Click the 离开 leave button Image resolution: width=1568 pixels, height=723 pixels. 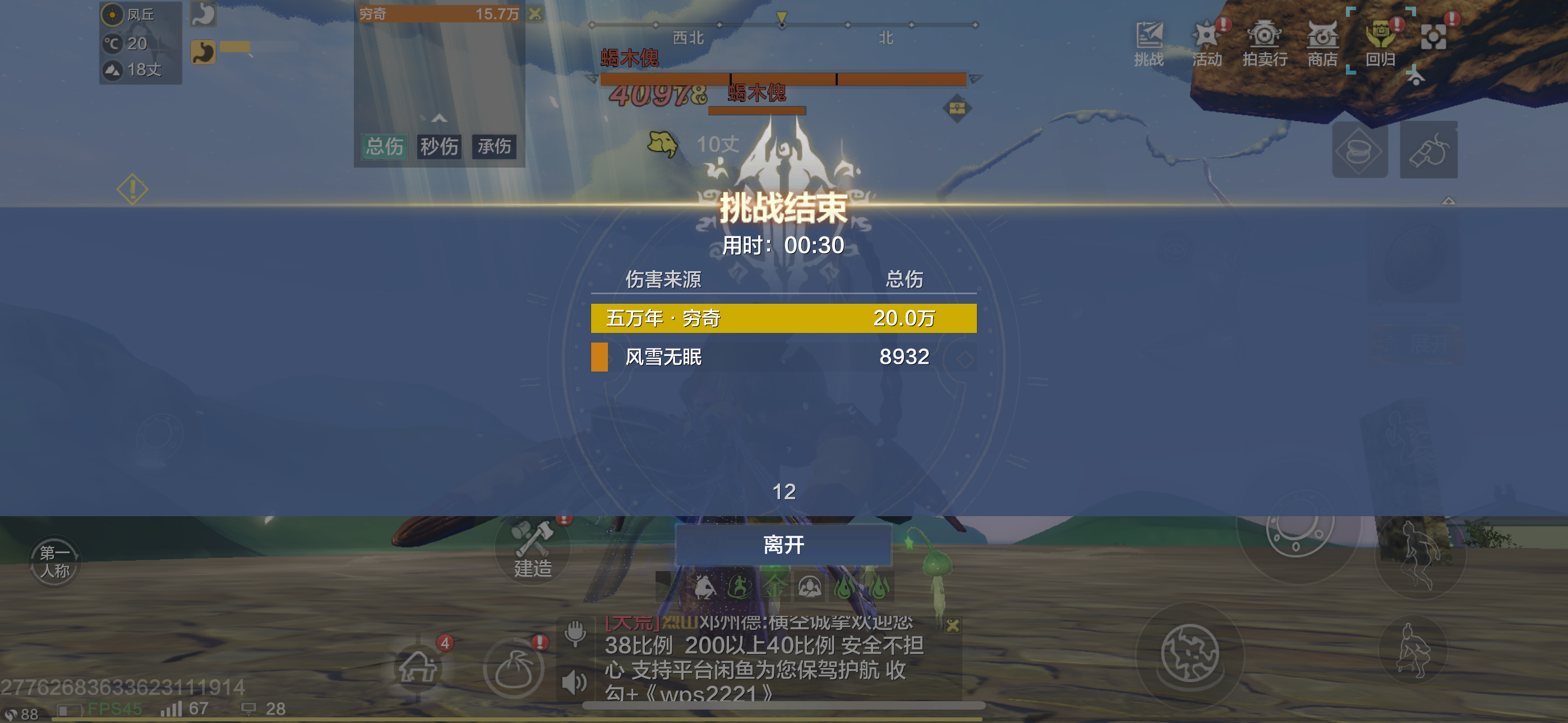[x=783, y=546]
